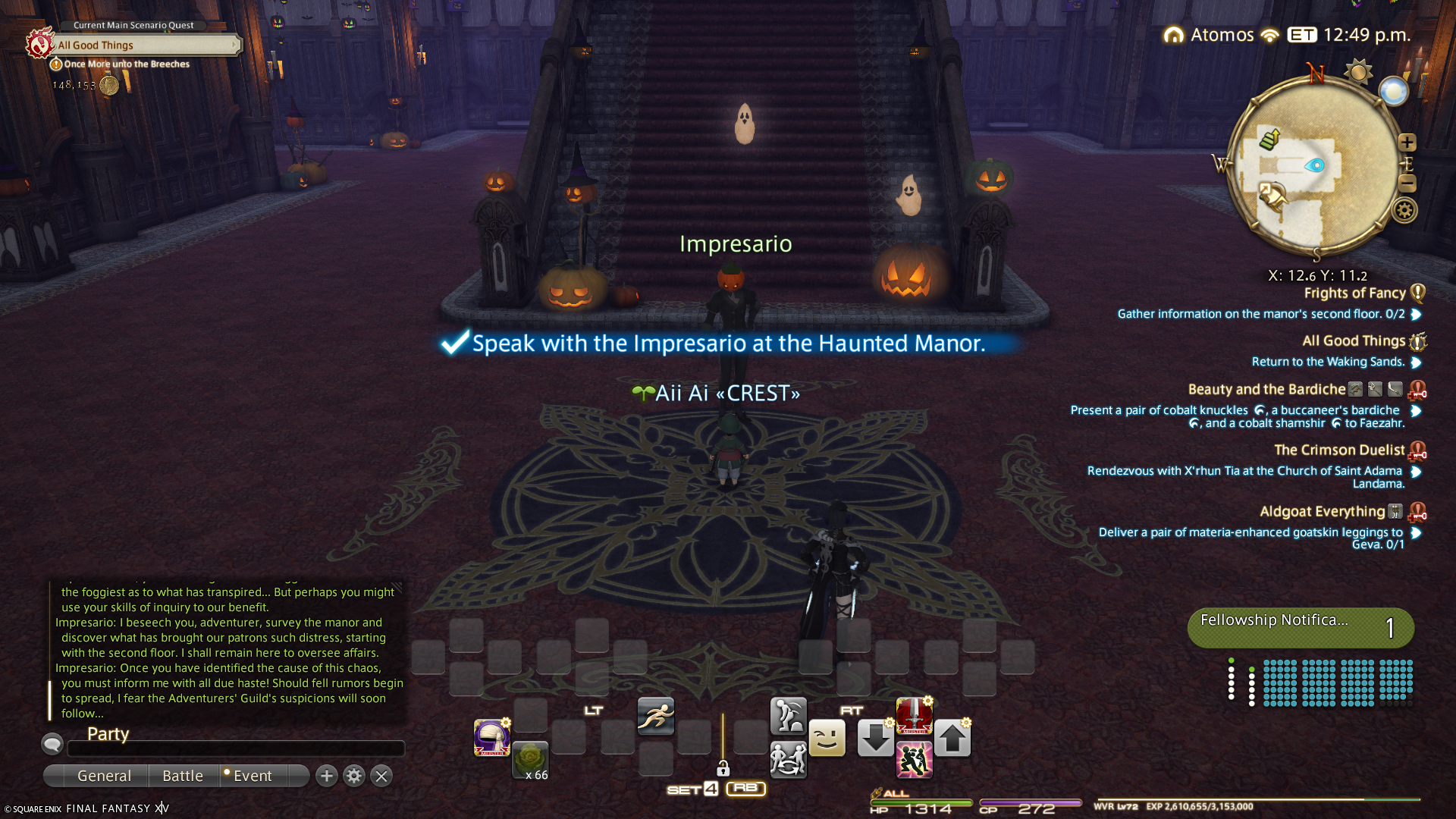Viewport: 1456px width, 819px height.
Task: Zoom in the minimap with plus button
Action: 1407,143
